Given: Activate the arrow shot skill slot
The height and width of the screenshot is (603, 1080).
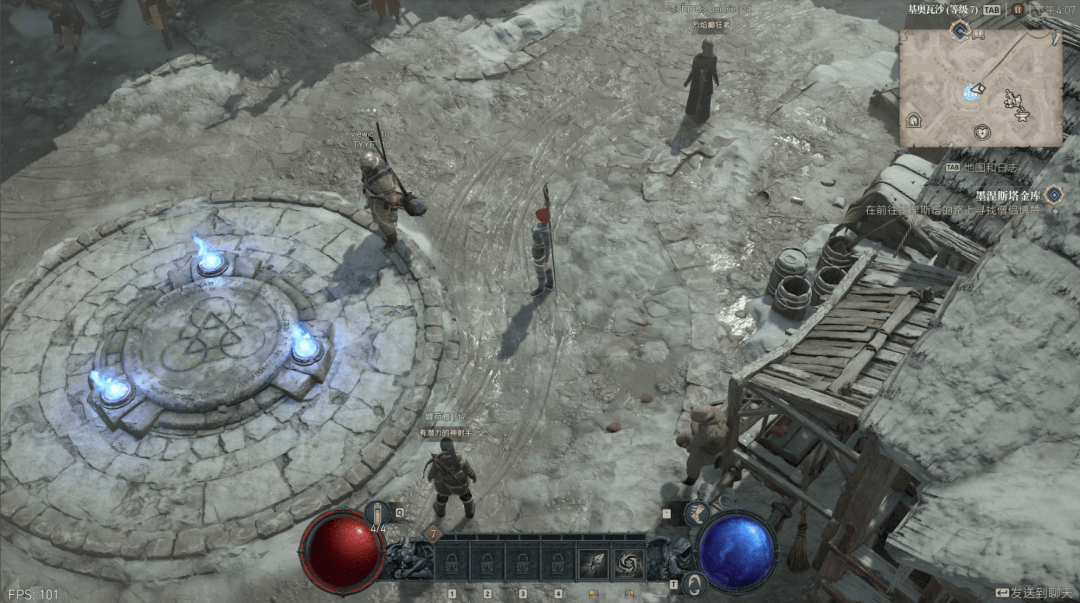Looking at the screenshot, I should pos(592,563).
